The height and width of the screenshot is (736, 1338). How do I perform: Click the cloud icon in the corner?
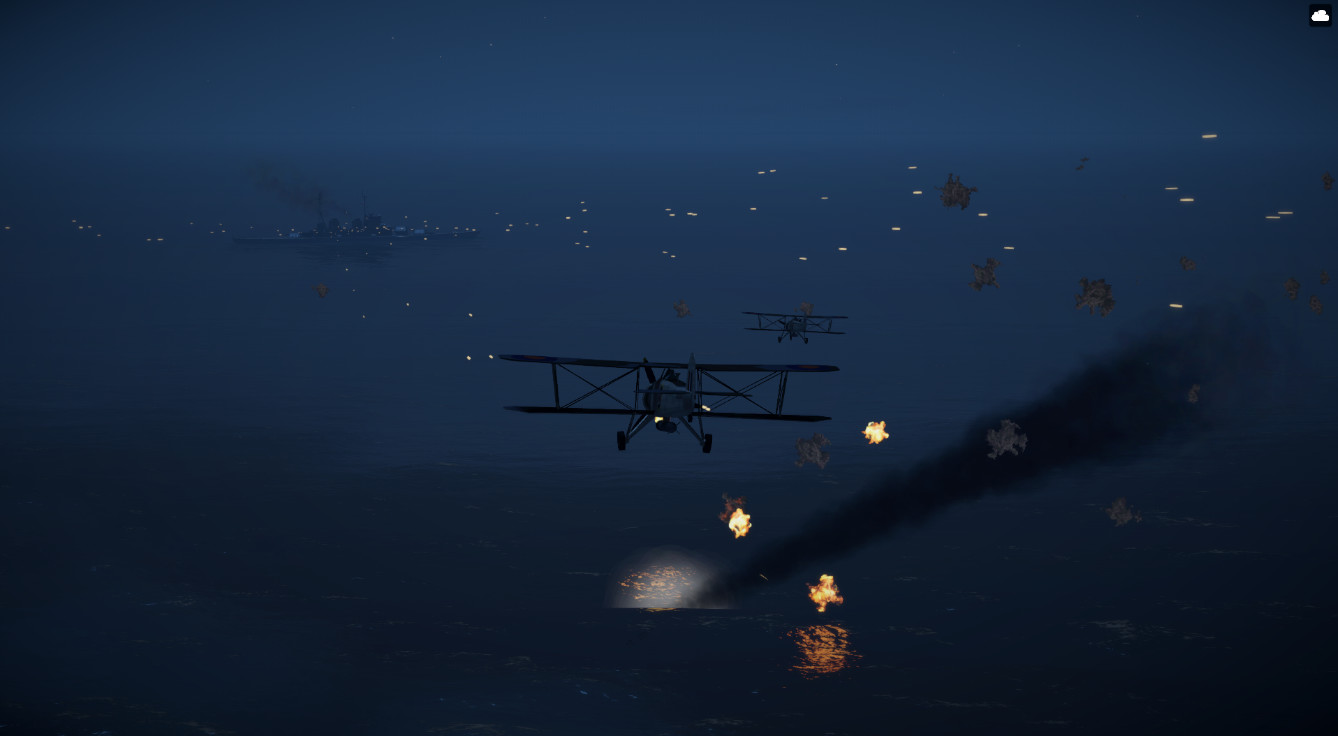point(1320,15)
